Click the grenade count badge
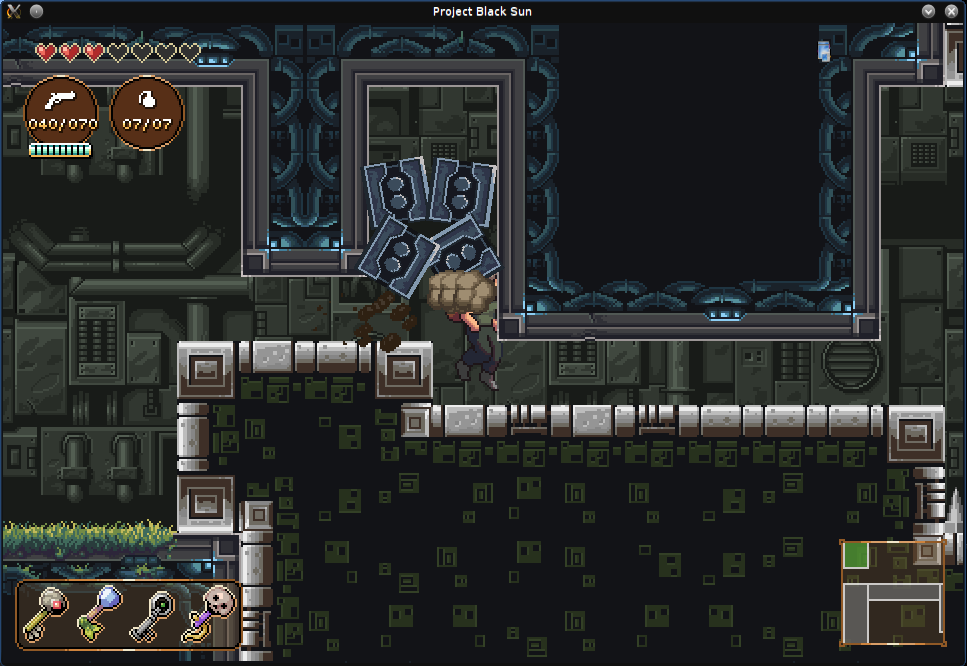Viewport: 967px width, 666px height. (x=147, y=113)
